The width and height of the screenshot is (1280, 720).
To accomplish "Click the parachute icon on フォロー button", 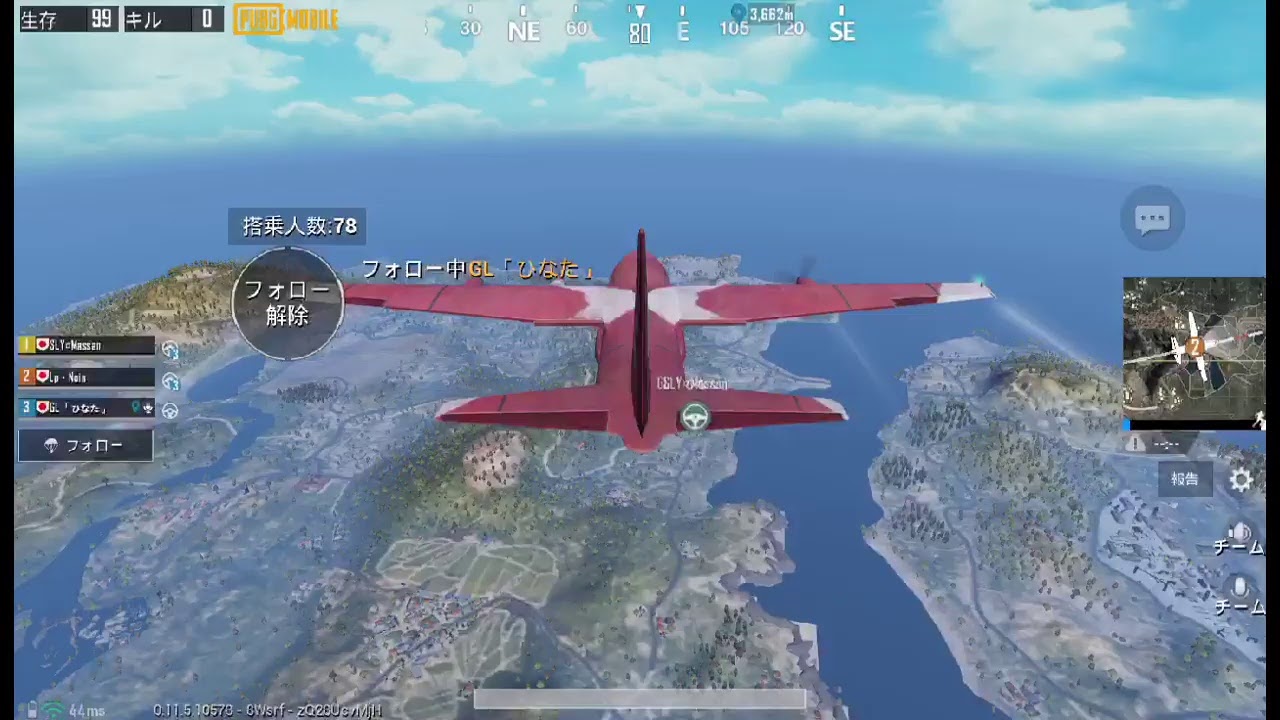I will click(53, 444).
